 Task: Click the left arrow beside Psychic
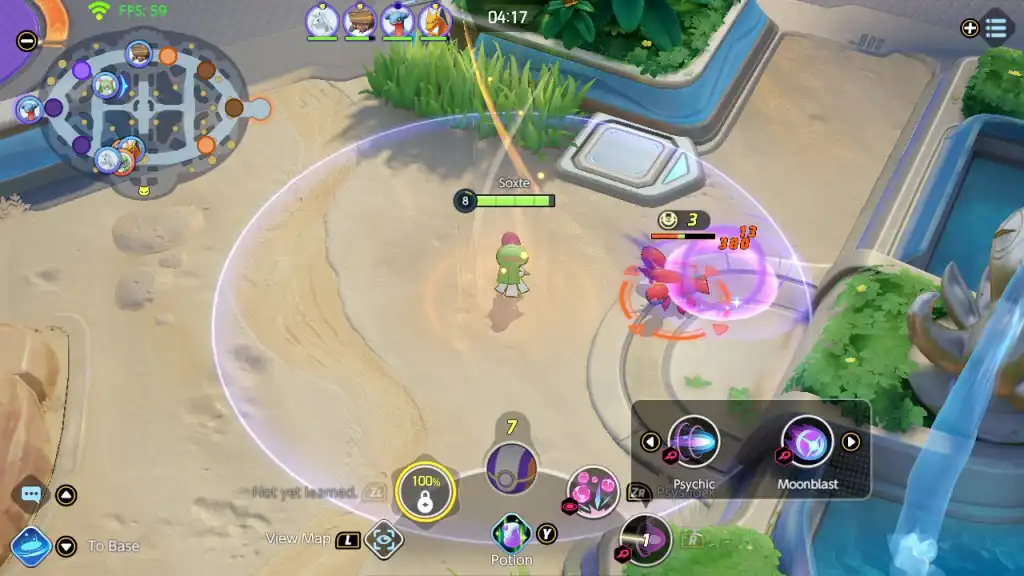[651, 442]
